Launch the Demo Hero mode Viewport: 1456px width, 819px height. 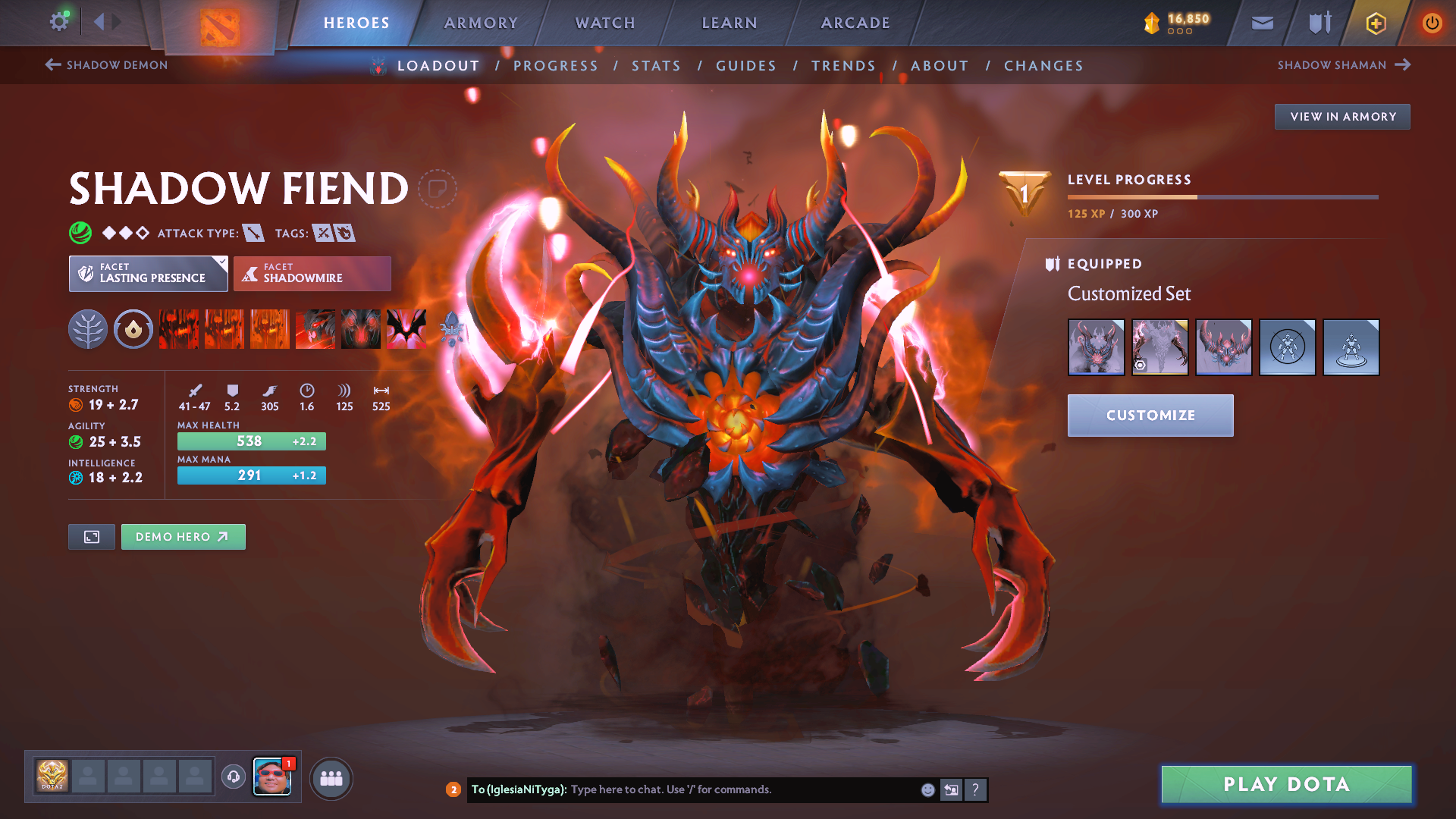point(183,537)
